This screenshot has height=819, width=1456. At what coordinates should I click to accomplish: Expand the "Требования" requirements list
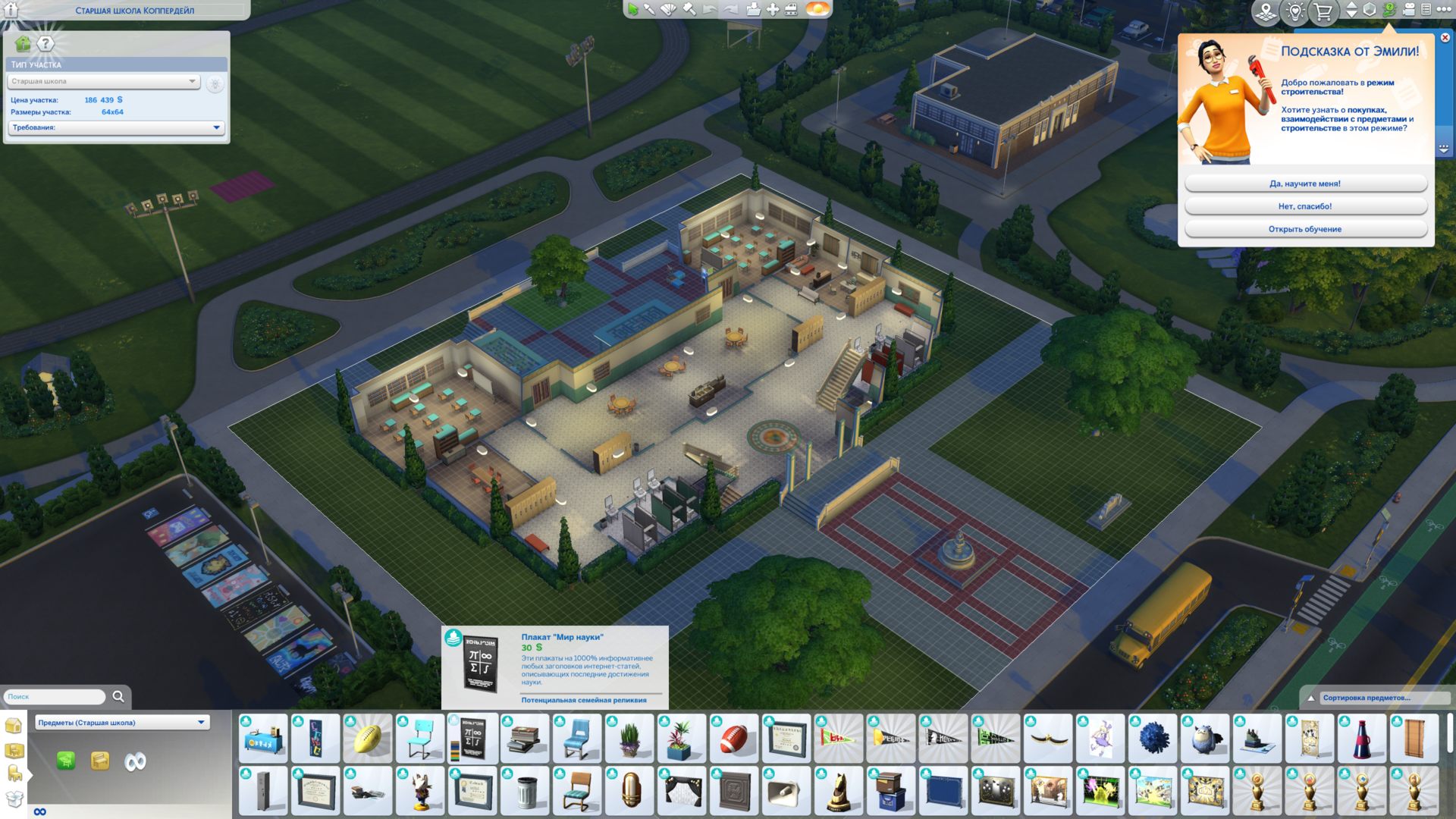[x=116, y=127]
